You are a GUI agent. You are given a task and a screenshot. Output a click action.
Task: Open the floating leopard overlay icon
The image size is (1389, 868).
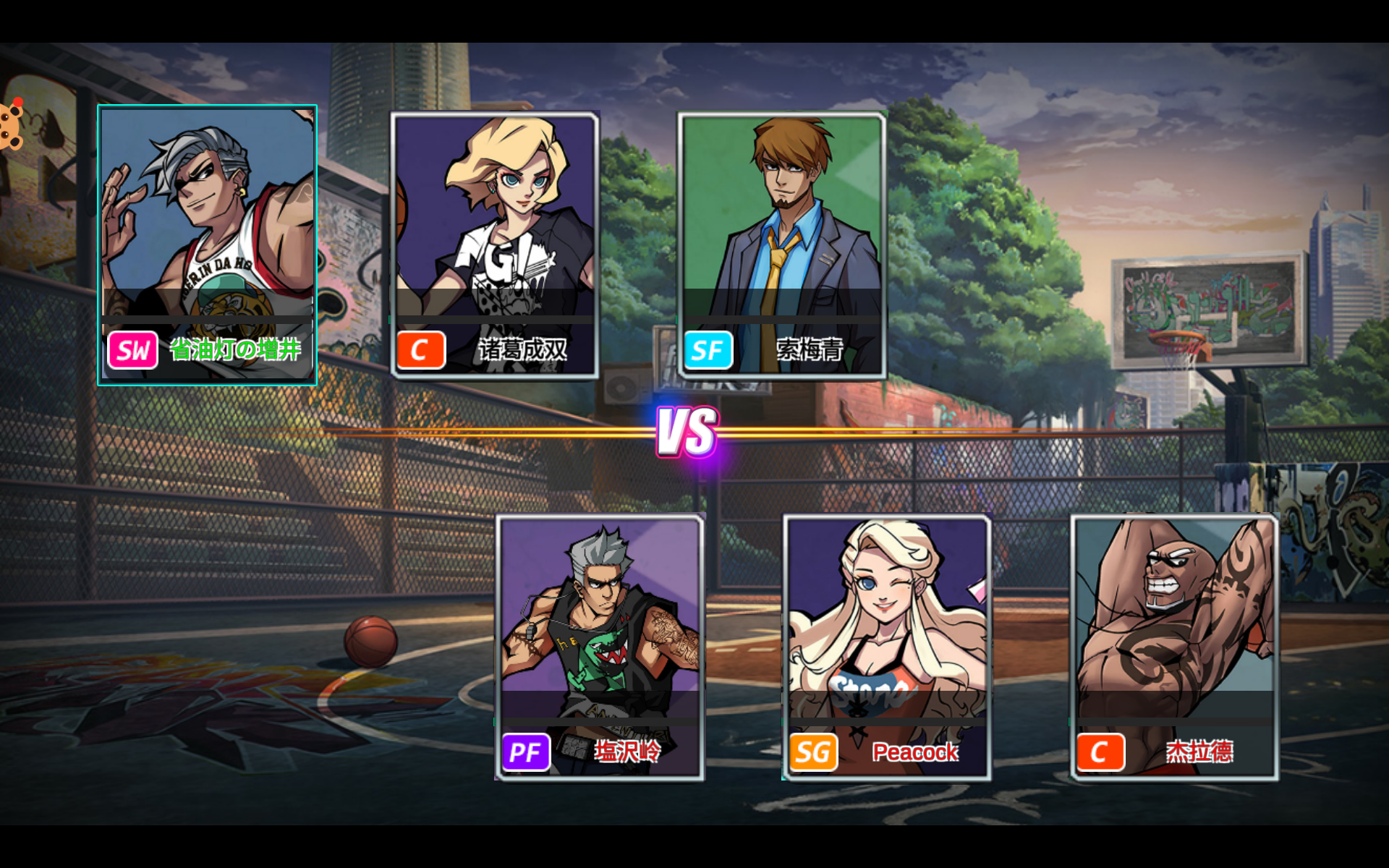pyautogui.click(x=11, y=124)
